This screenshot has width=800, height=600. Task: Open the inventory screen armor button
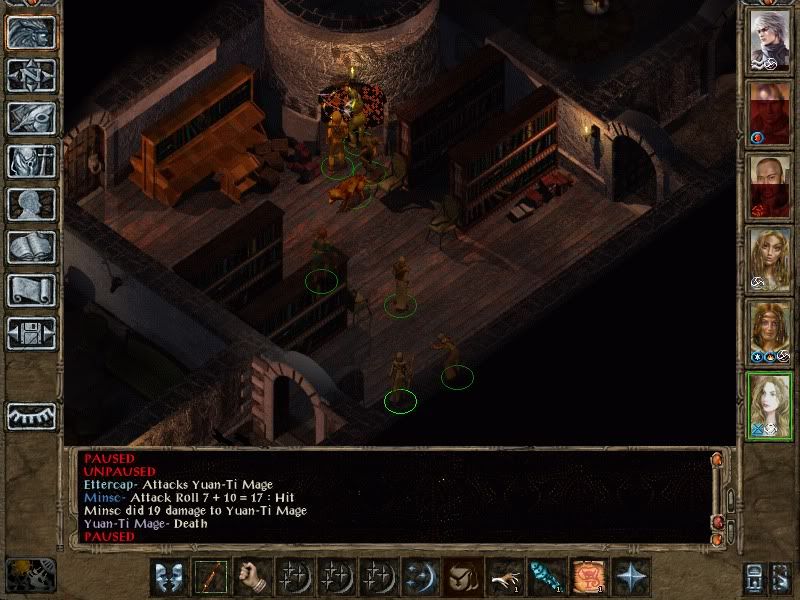point(32,161)
